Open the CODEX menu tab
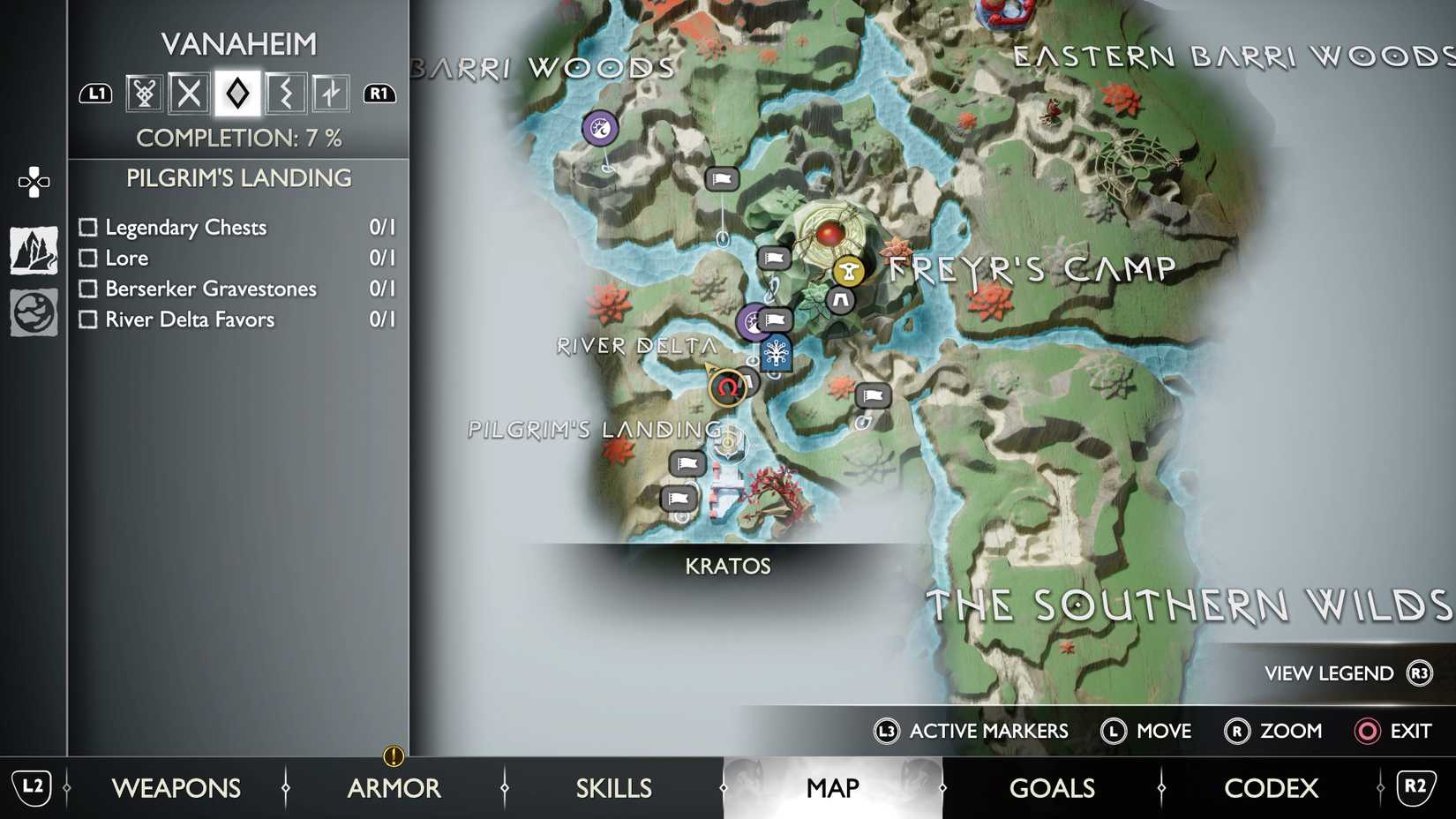The width and height of the screenshot is (1456, 819). [1271, 787]
